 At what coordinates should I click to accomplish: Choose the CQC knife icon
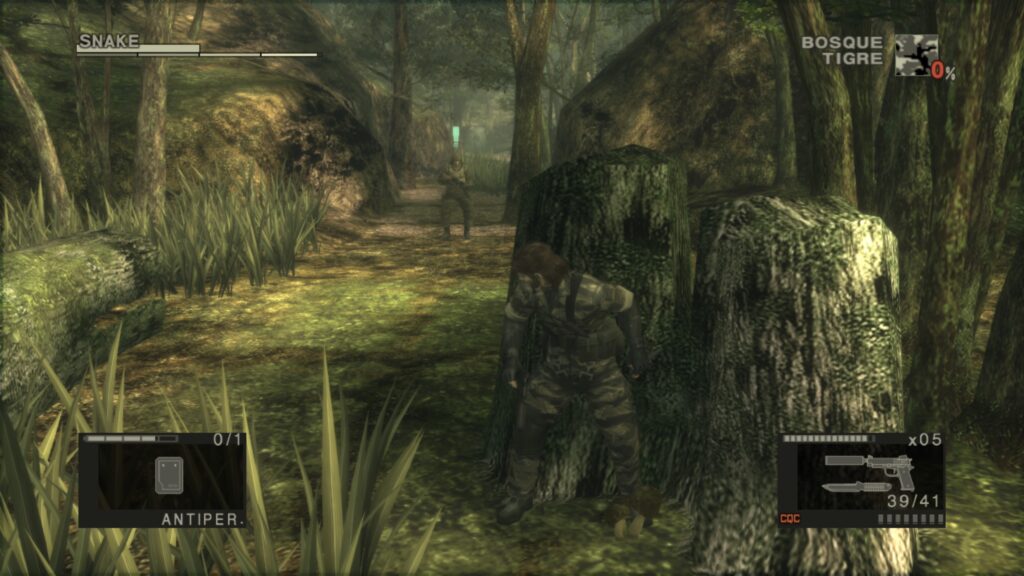point(853,486)
